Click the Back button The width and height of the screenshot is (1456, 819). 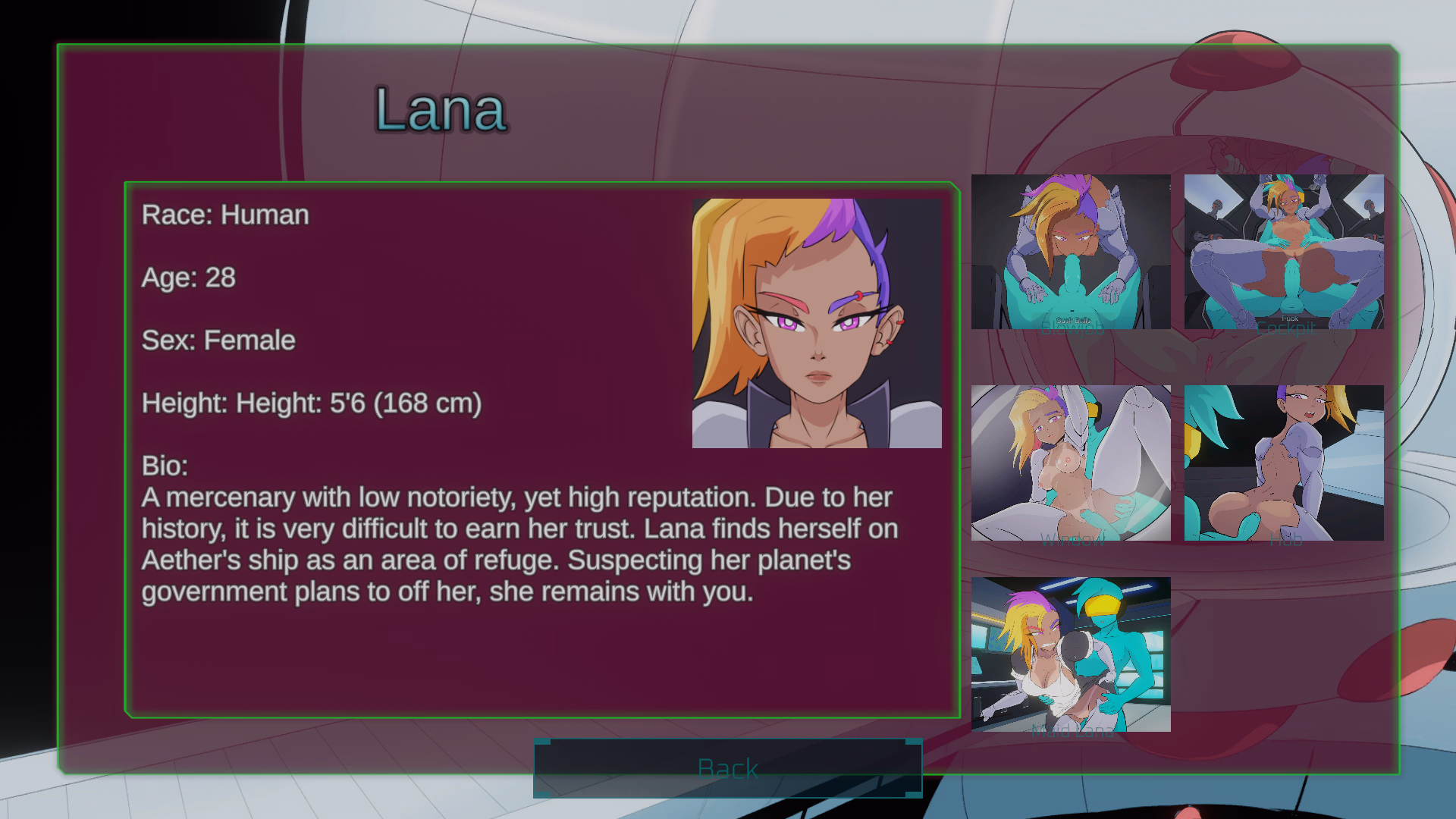coord(727,768)
